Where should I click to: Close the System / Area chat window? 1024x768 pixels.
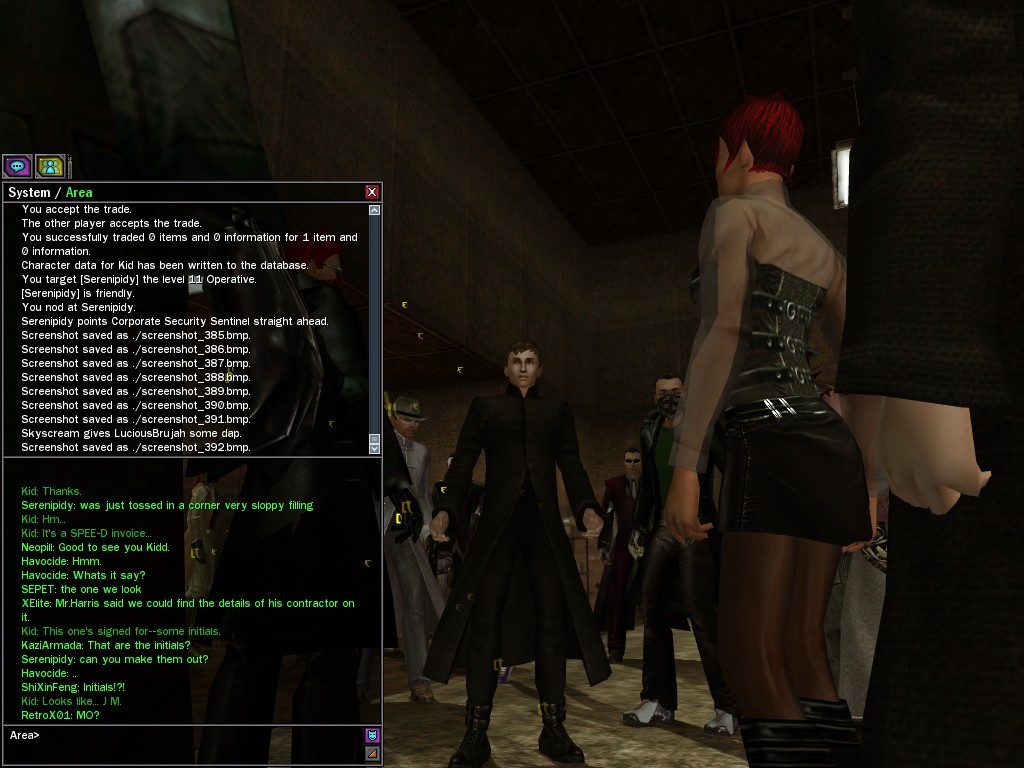372,192
